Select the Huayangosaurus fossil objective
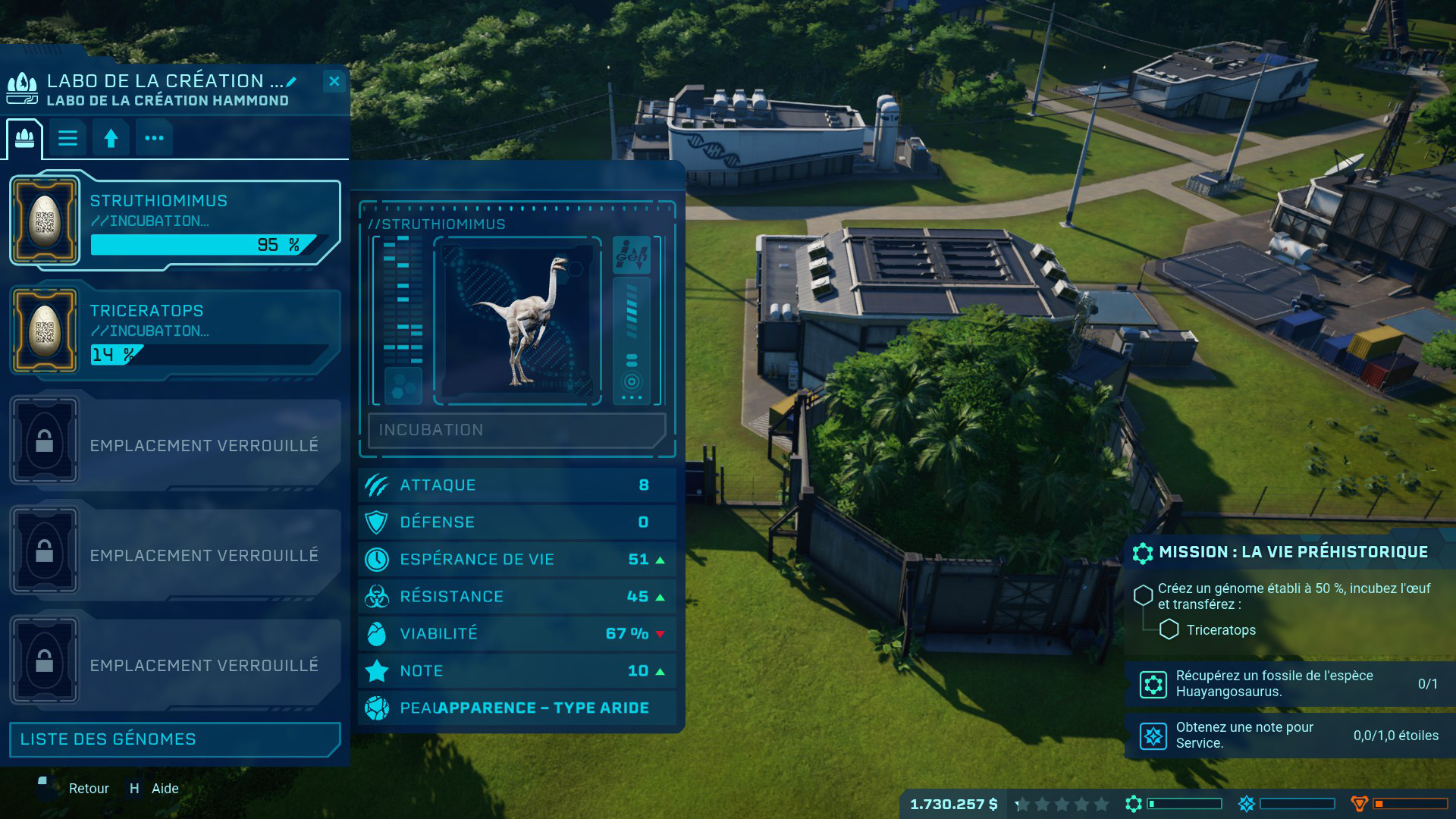This screenshot has width=1456, height=819. (x=1289, y=684)
